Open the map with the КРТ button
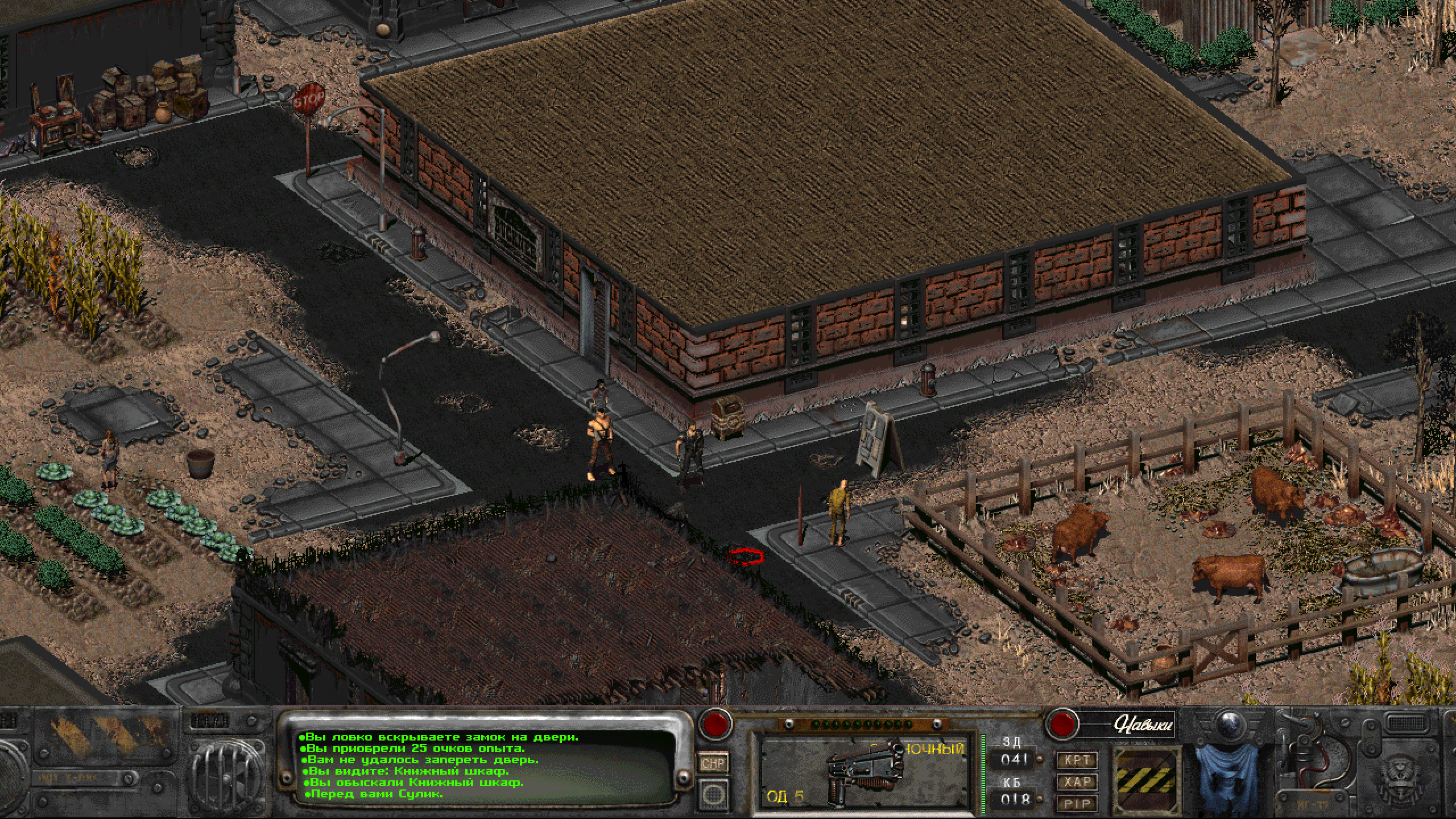The height and width of the screenshot is (819, 1456). 1077,760
